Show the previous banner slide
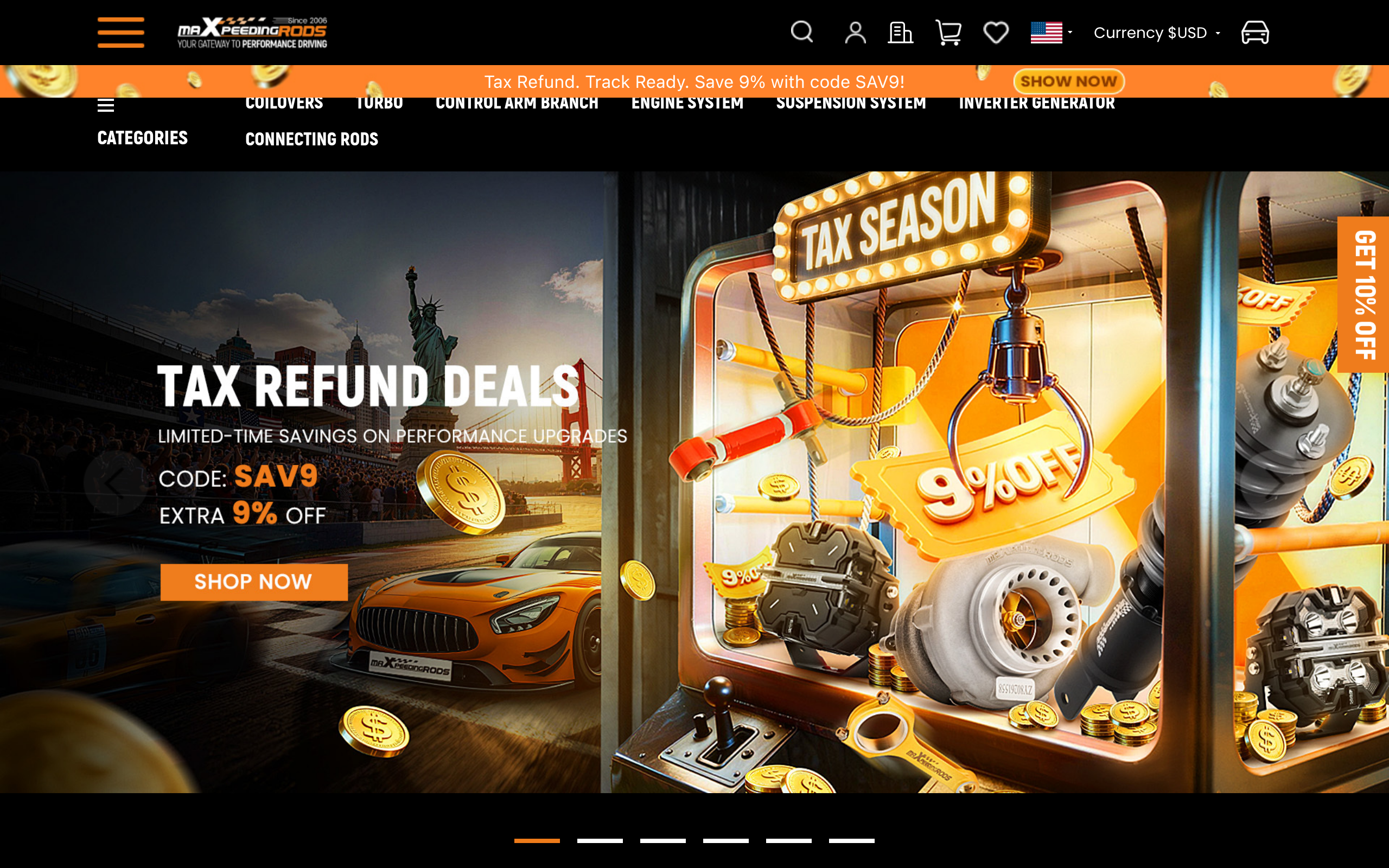Viewport: 1389px width, 868px height. [x=116, y=483]
